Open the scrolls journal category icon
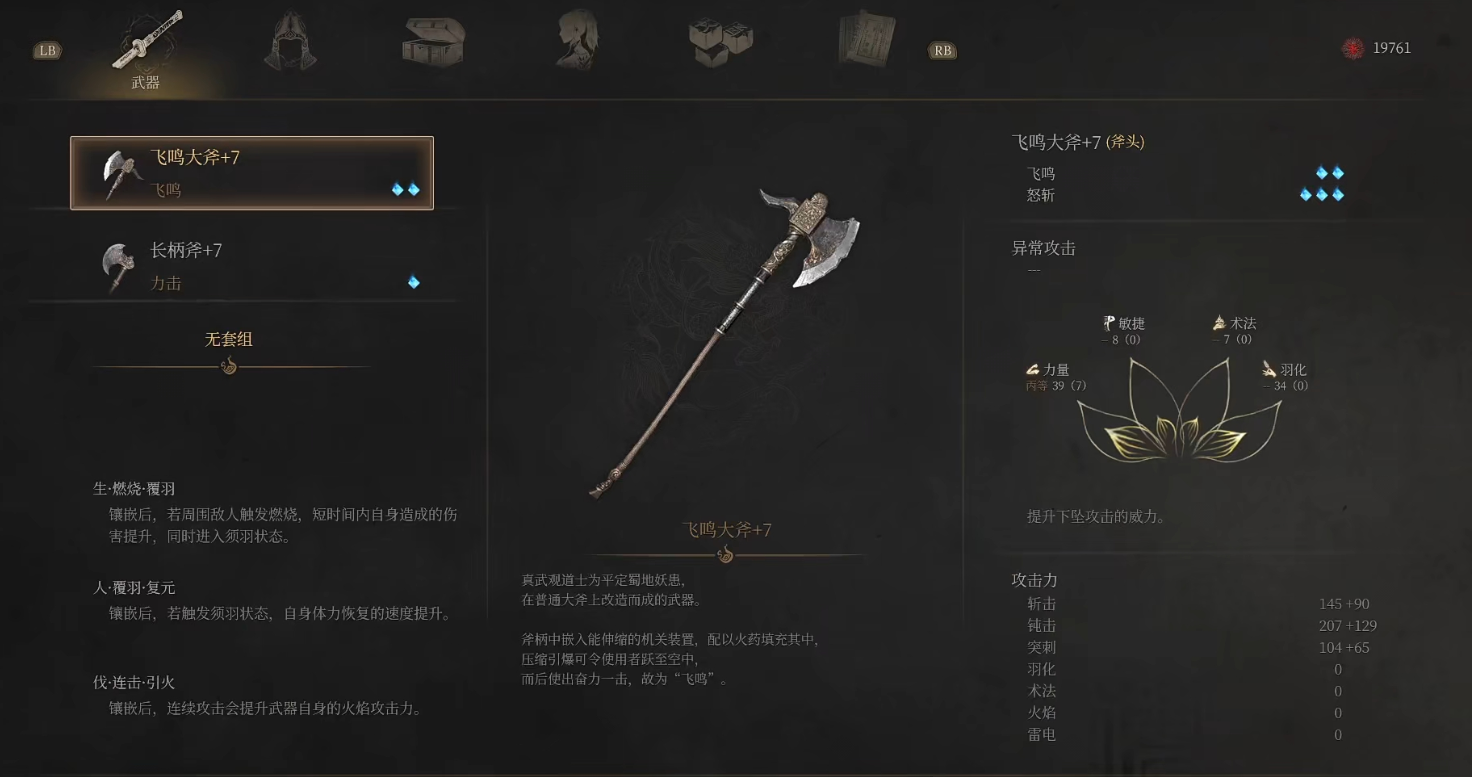 tap(864, 38)
